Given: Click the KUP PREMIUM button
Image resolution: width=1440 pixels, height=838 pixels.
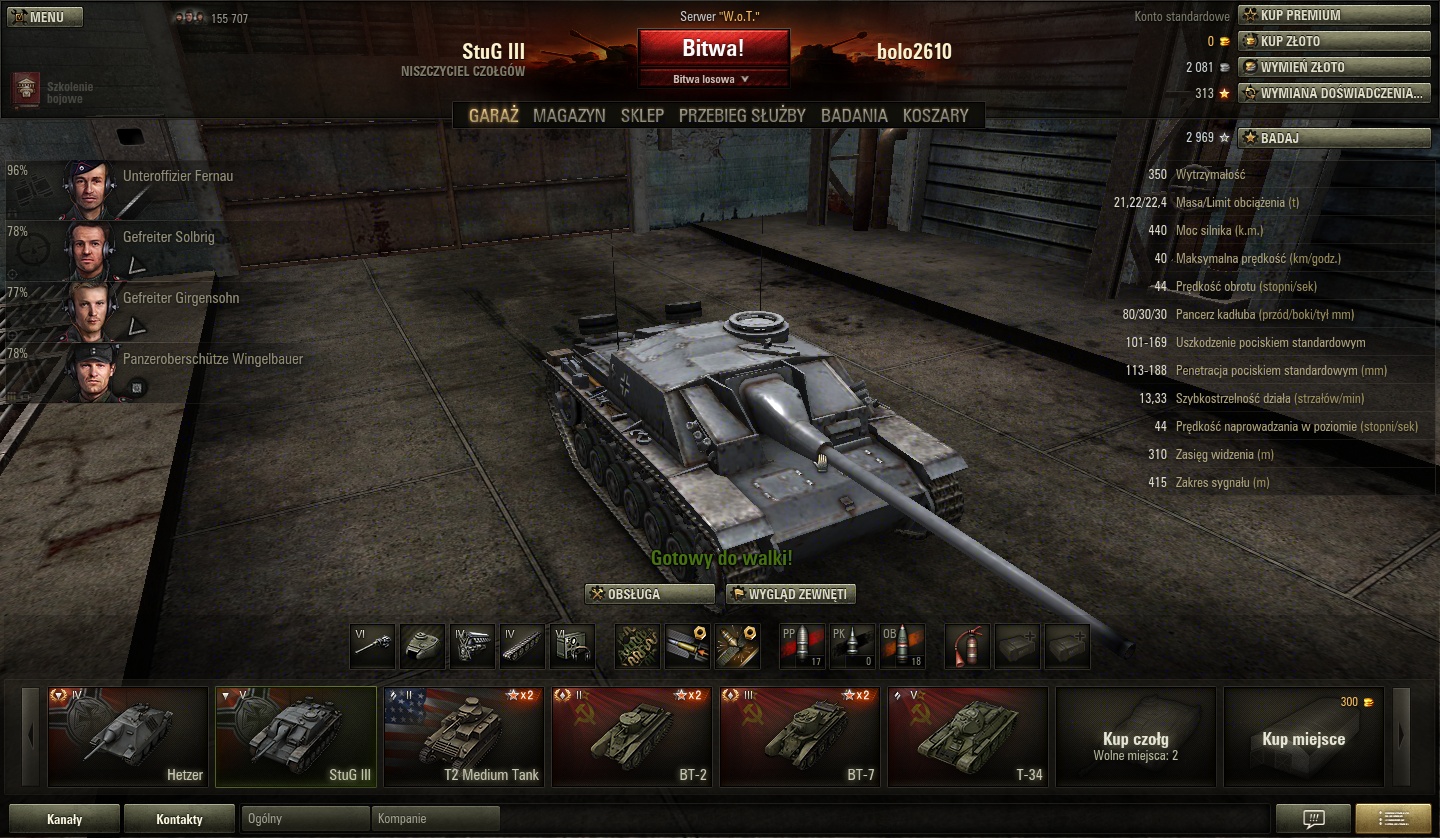Looking at the screenshot, I should tap(1334, 15).
